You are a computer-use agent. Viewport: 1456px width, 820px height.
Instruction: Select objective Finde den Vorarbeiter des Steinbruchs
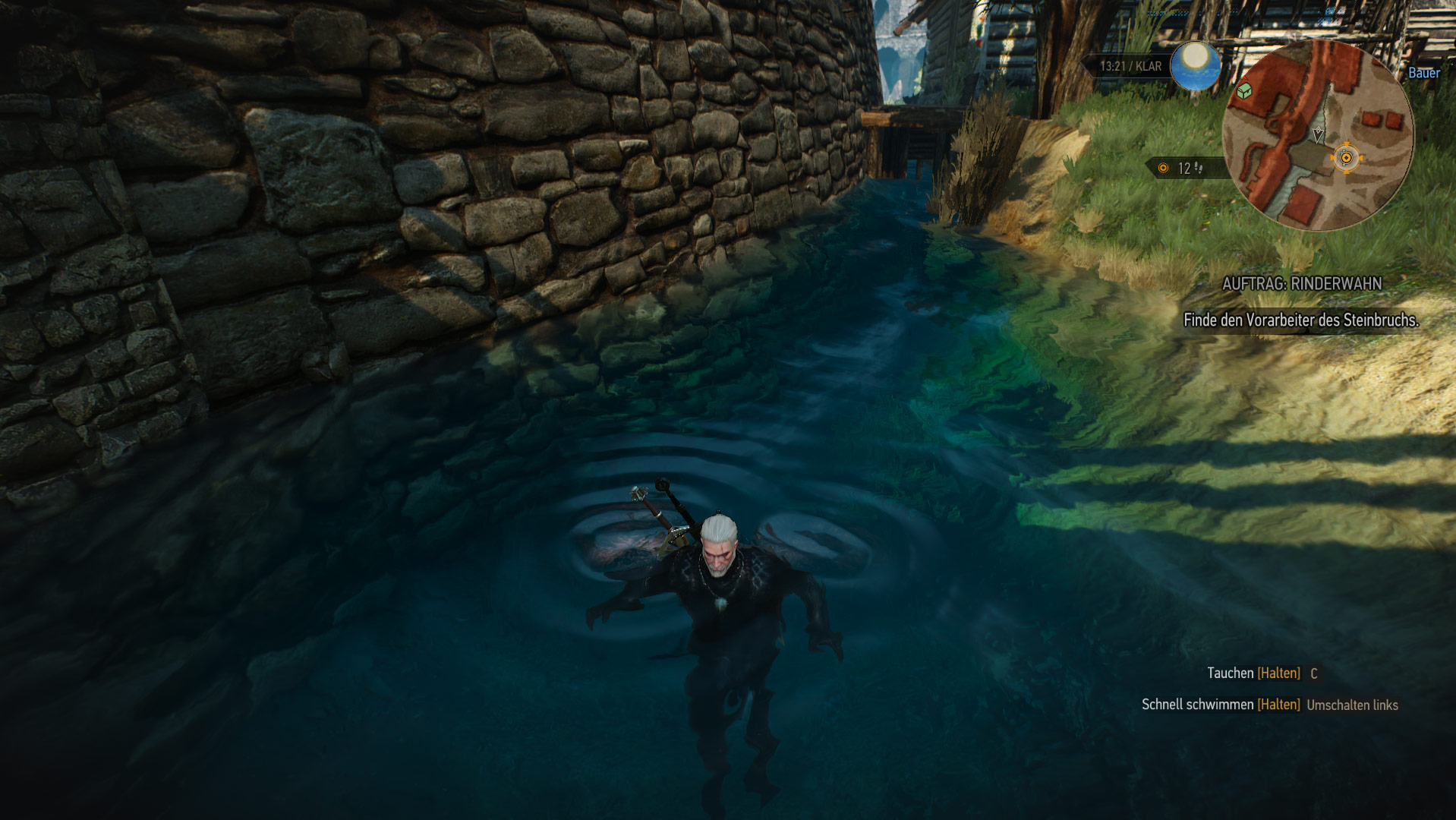(x=1300, y=320)
